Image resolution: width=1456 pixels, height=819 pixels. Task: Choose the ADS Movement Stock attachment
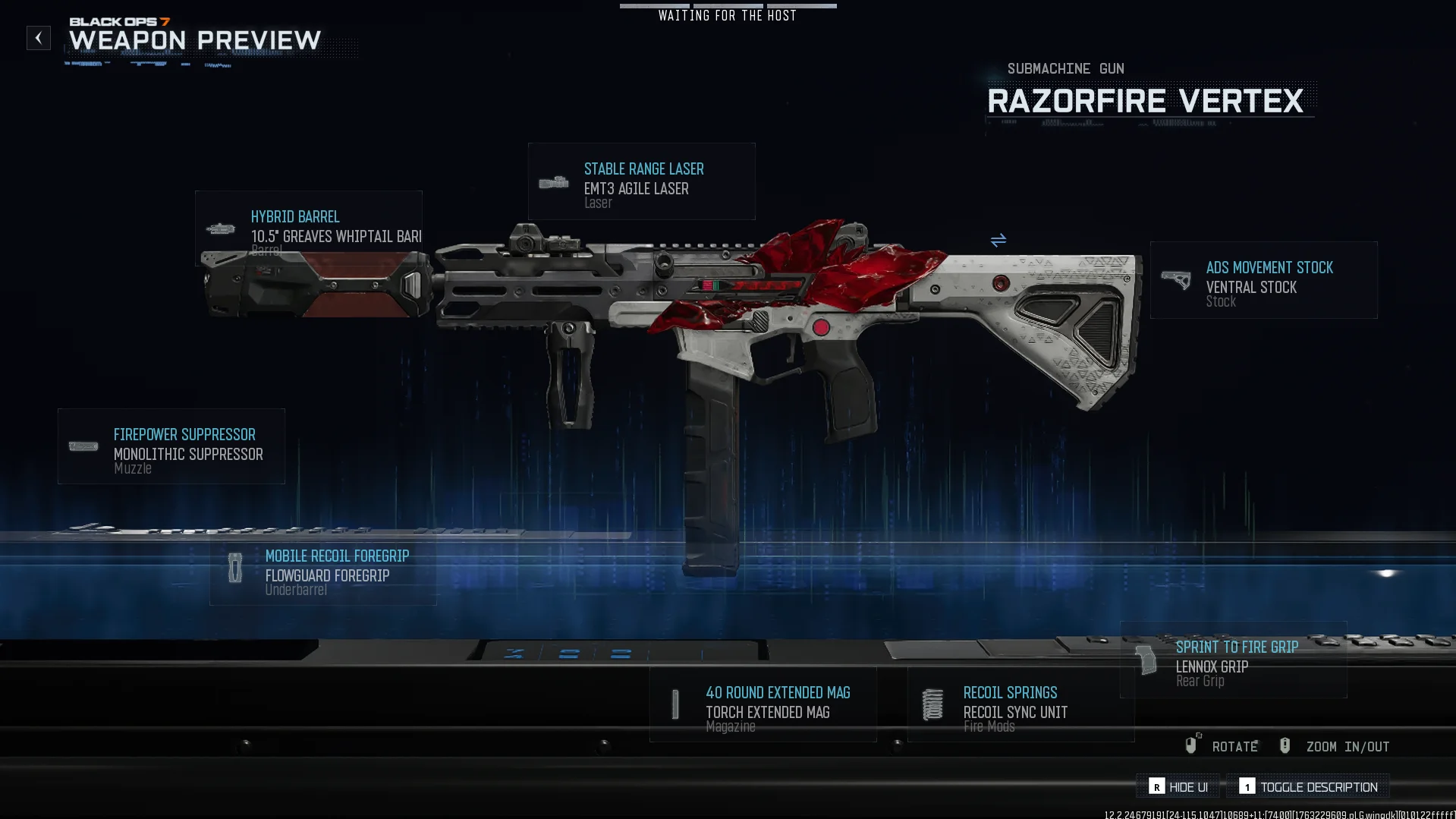coord(1263,280)
